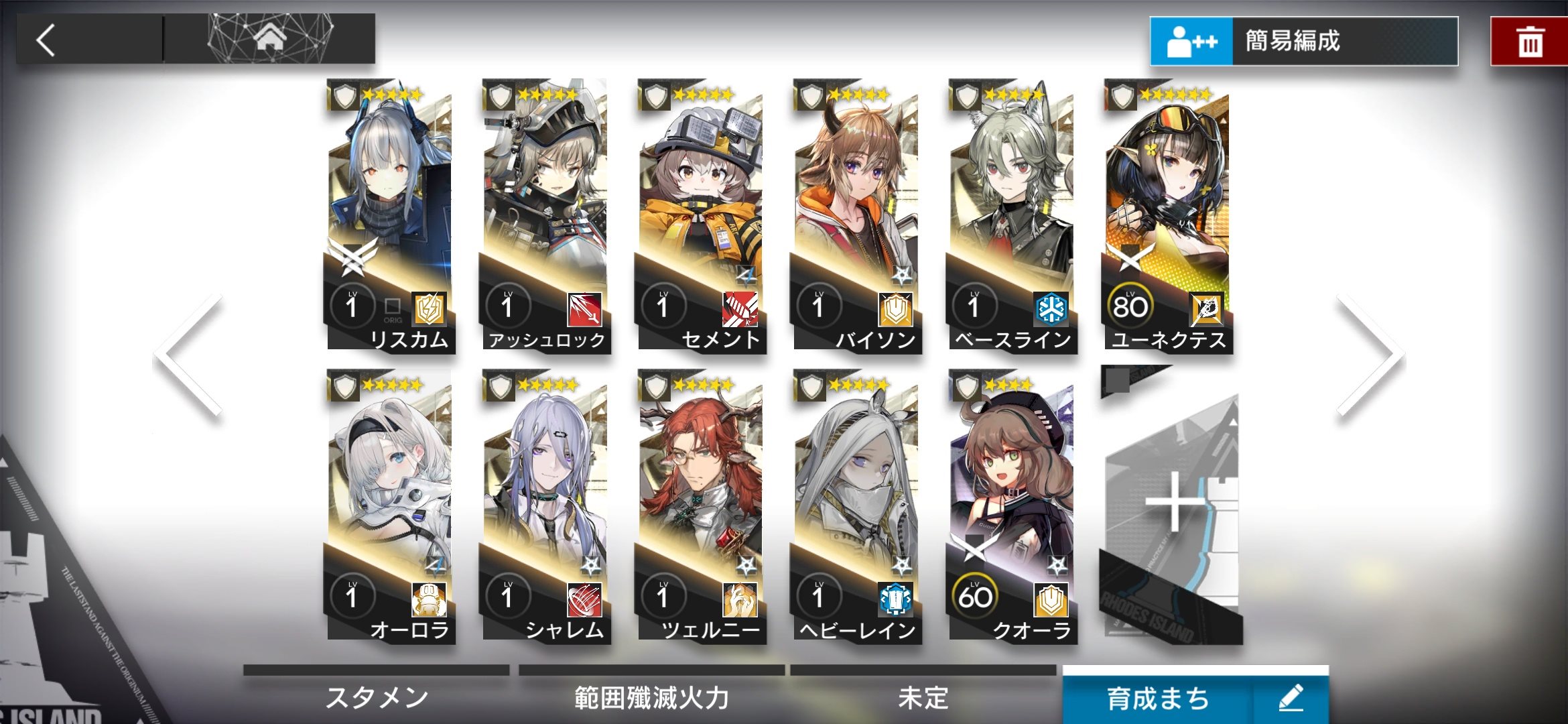Pick the セメント operator card
Screen dimensions: 1568x724
[701, 215]
